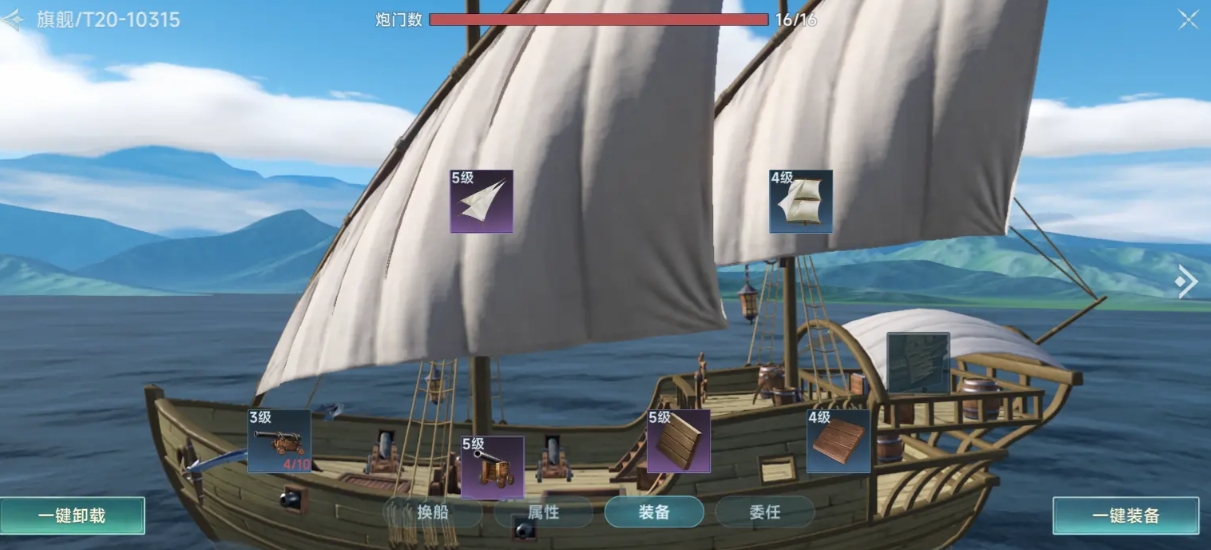Show the next ship with the right chevron
Screen dimensions: 1211x550
coord(1186,283)
